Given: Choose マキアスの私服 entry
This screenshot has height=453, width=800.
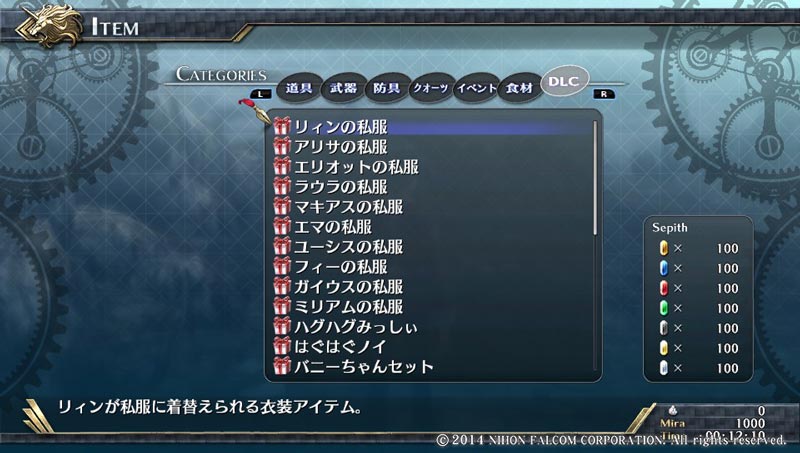Looking at the screenshot, I should [348, 207].
